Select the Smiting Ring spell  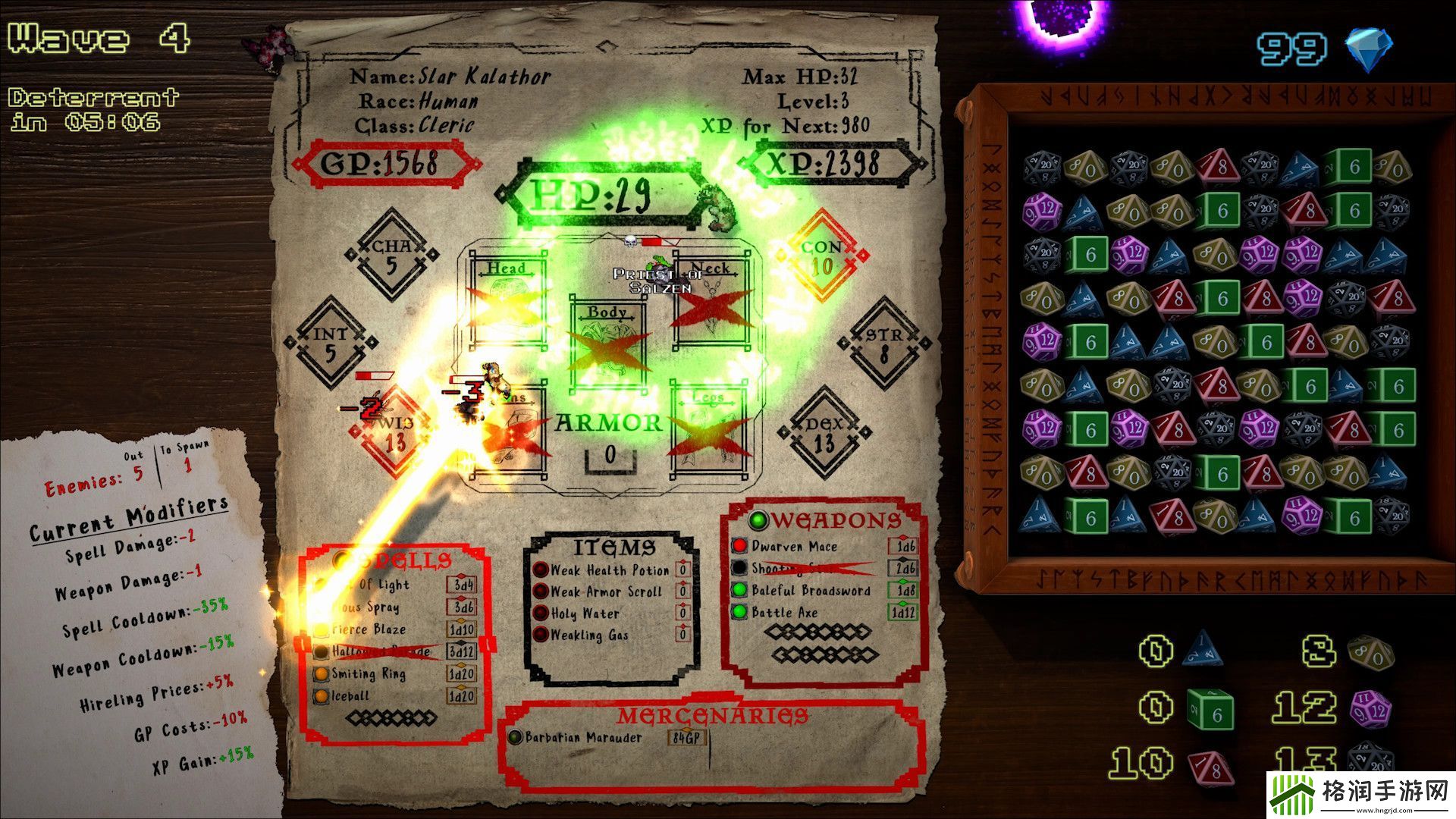tap(369, 673)
